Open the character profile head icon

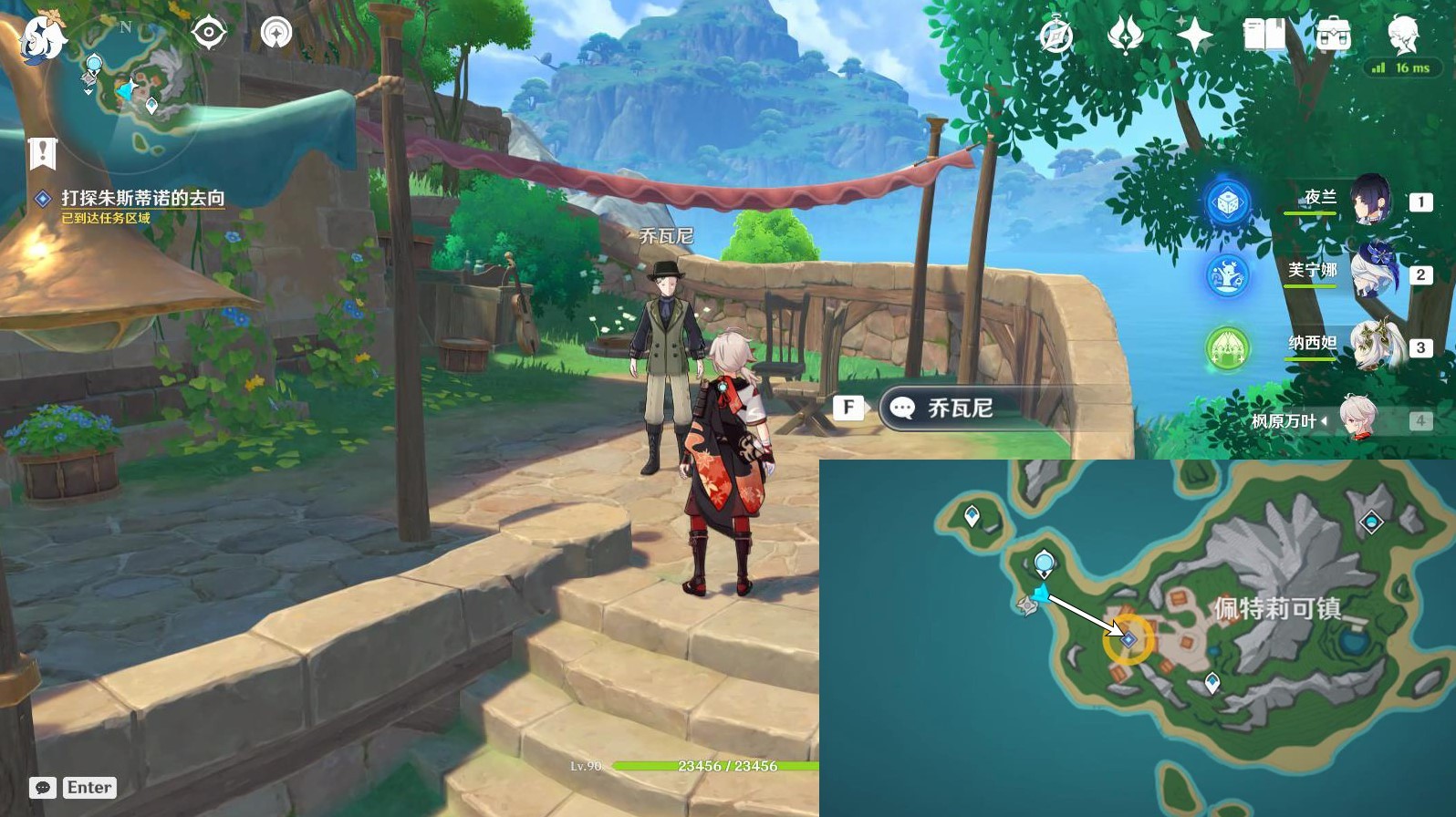(x=1402, y=35)
